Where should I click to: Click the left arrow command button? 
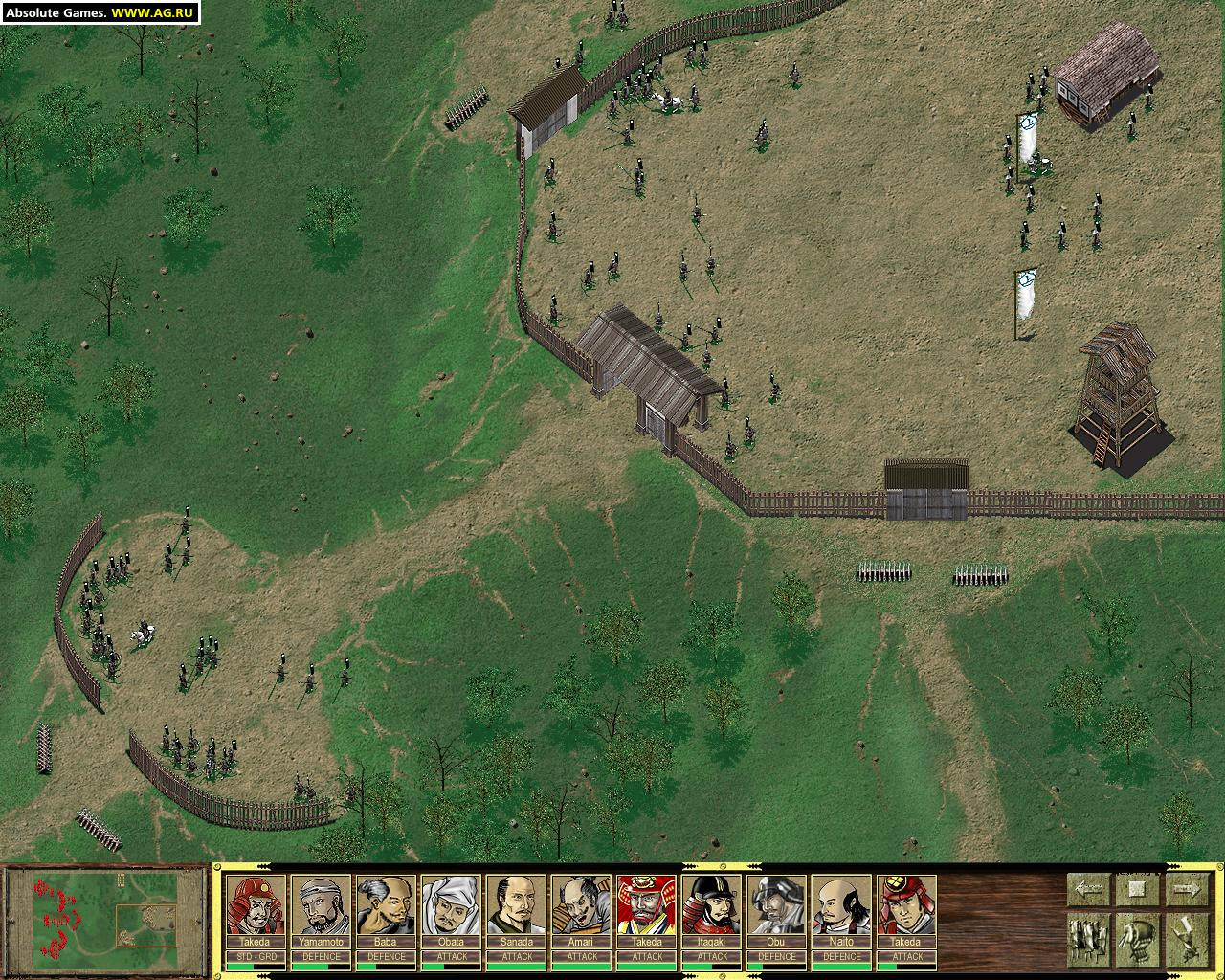click(x=1087, y=889)
